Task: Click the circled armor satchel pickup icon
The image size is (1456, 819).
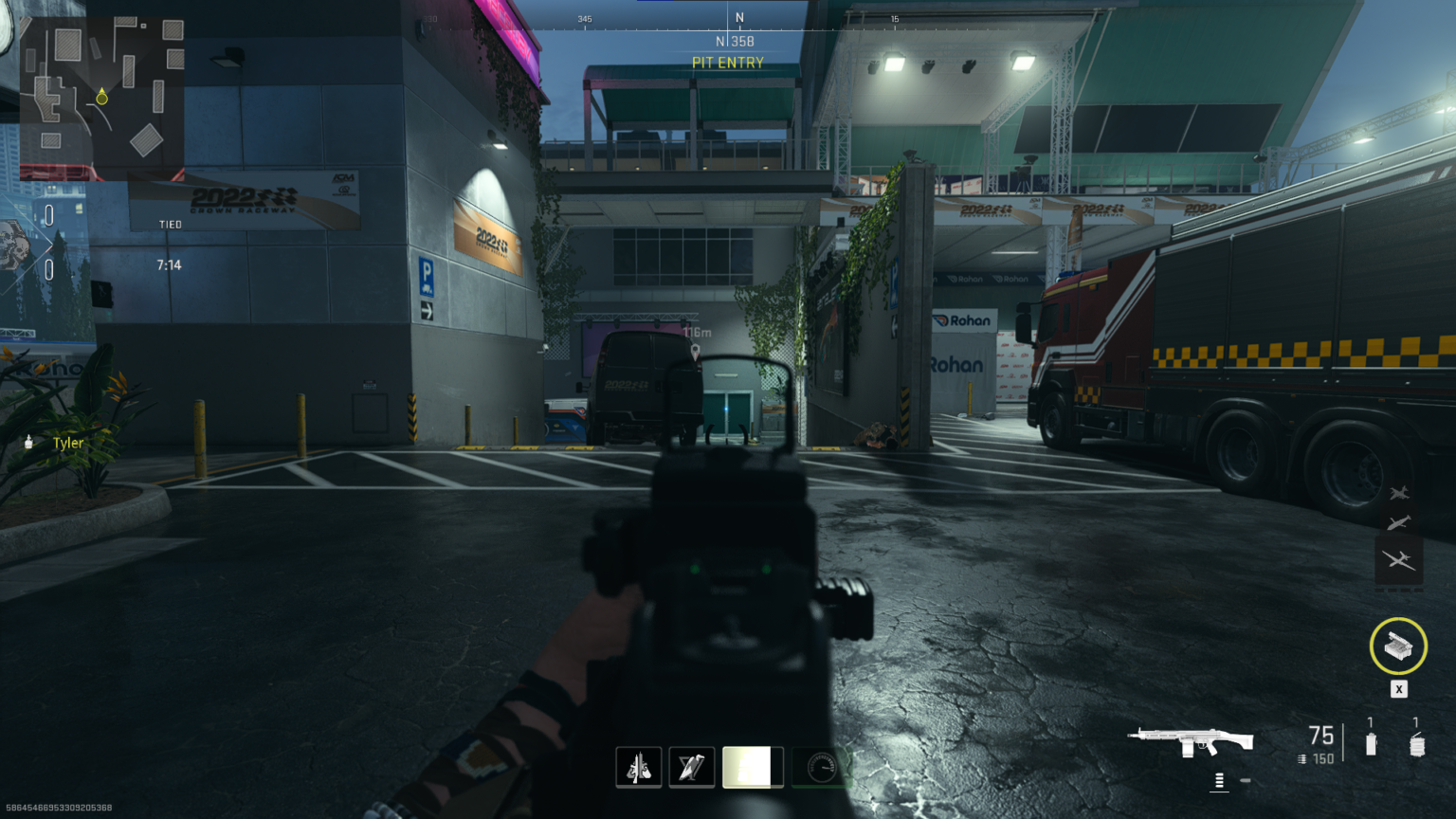Action: pos(1398,647)
